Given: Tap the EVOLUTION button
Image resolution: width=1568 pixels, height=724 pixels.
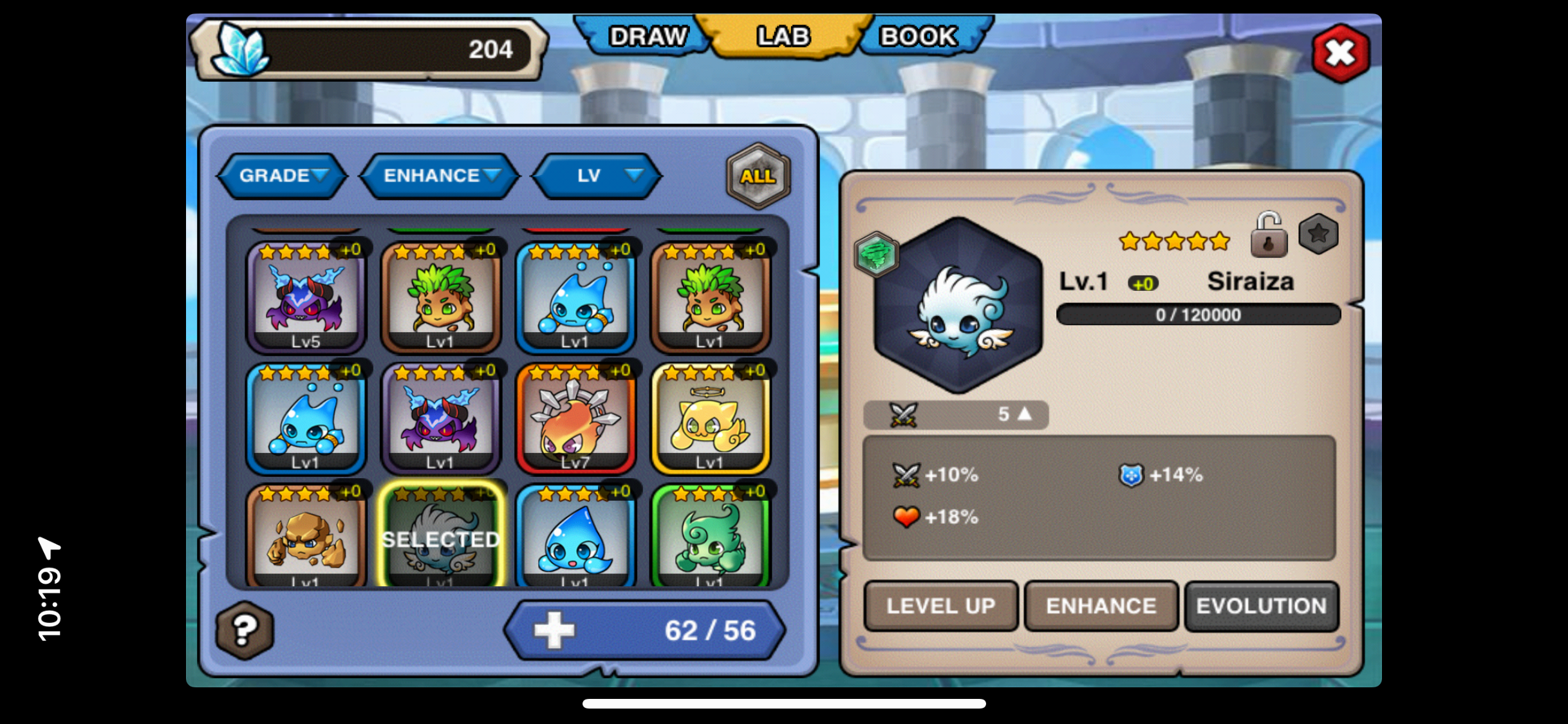Looking at the screenshot, I should point(1261,606).
